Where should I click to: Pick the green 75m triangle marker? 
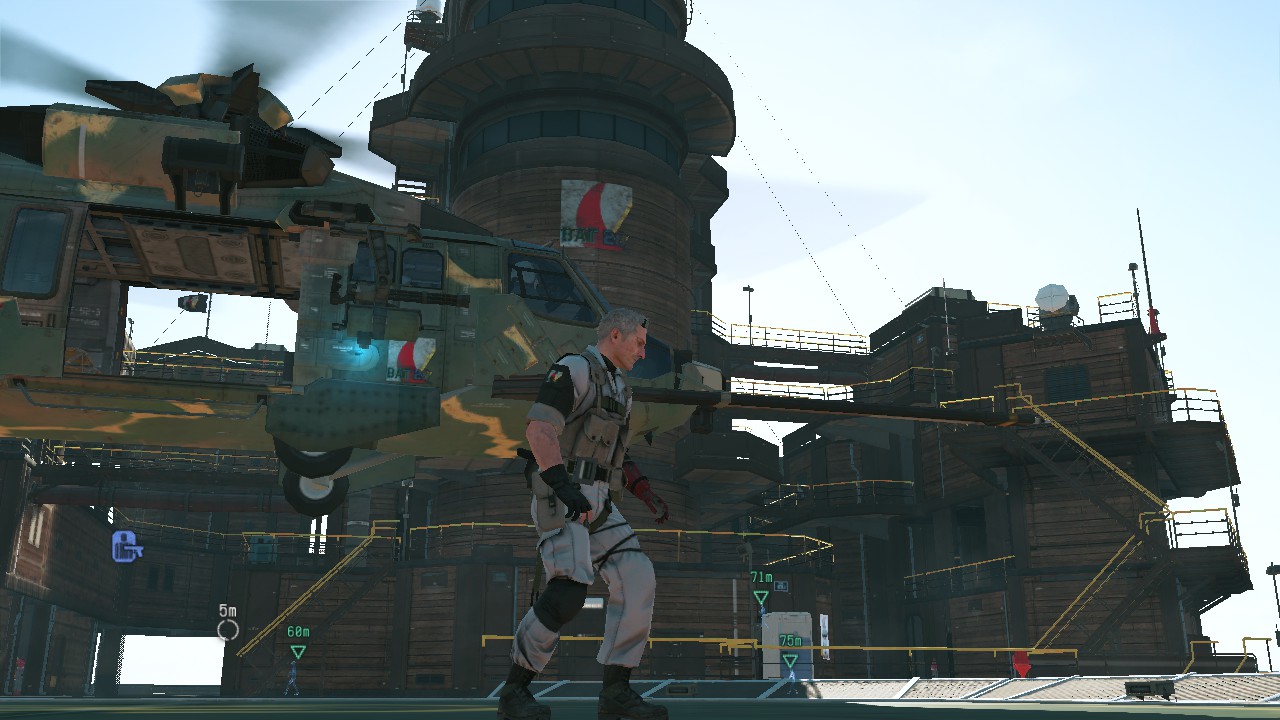790,661
